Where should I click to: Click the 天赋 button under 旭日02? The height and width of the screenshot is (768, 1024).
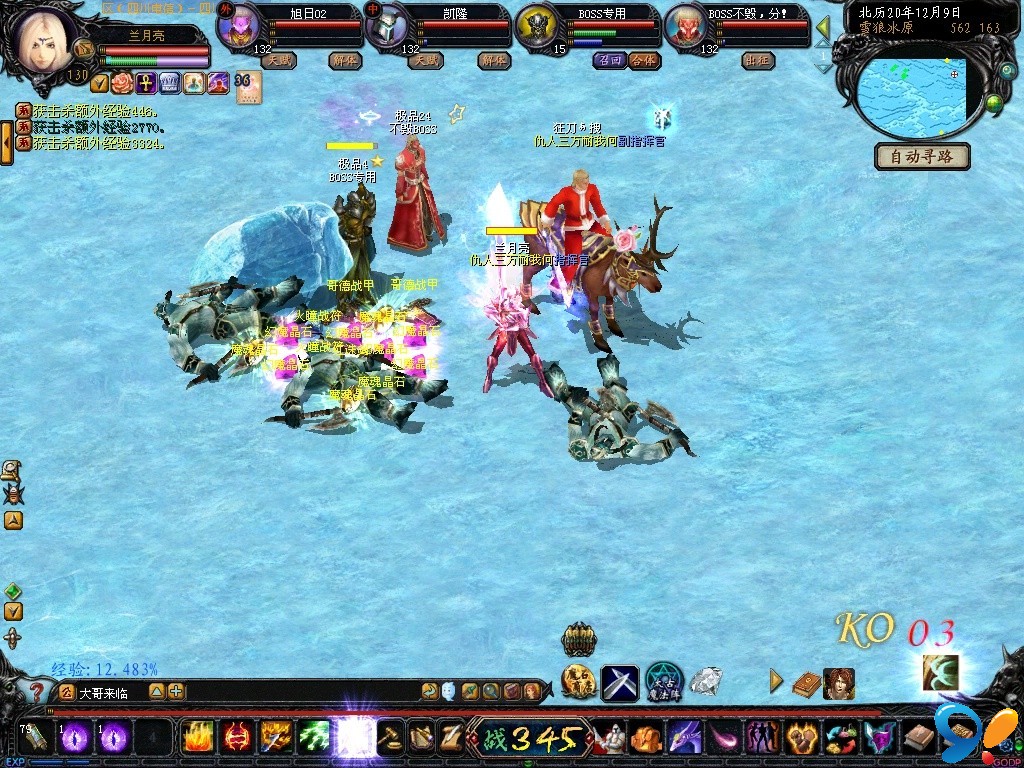[x=278, y=60]
